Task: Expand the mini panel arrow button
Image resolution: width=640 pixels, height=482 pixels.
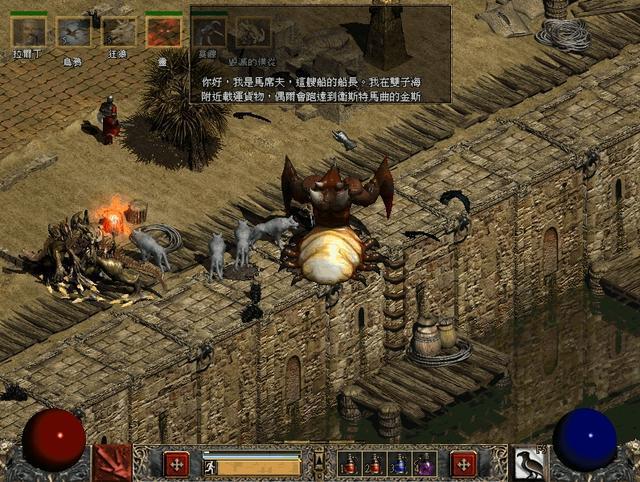Action: click(319, 459)
